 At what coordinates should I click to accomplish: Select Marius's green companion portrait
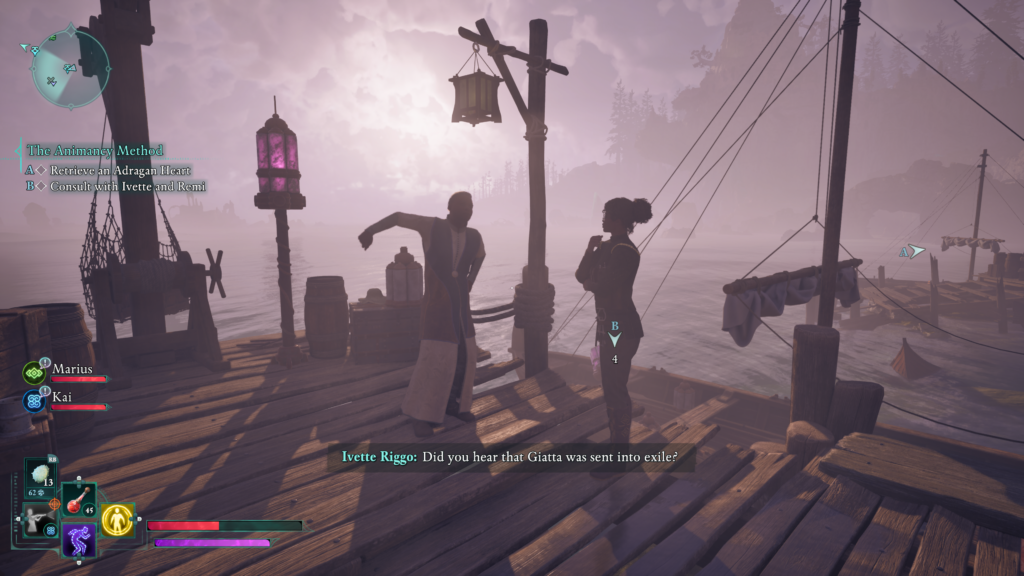click(x=34, y=373)
